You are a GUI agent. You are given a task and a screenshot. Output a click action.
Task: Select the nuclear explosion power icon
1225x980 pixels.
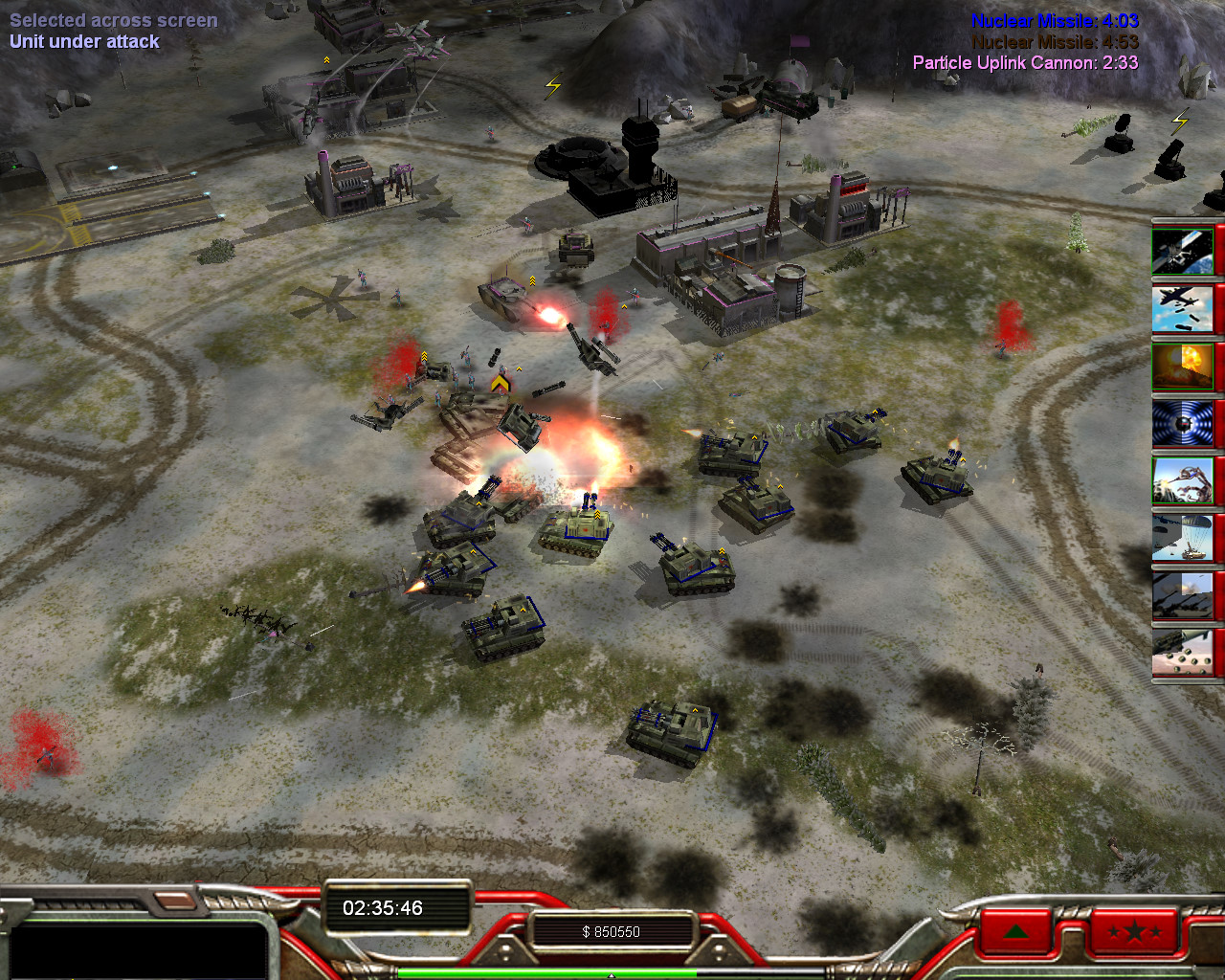click(1183, 367)
